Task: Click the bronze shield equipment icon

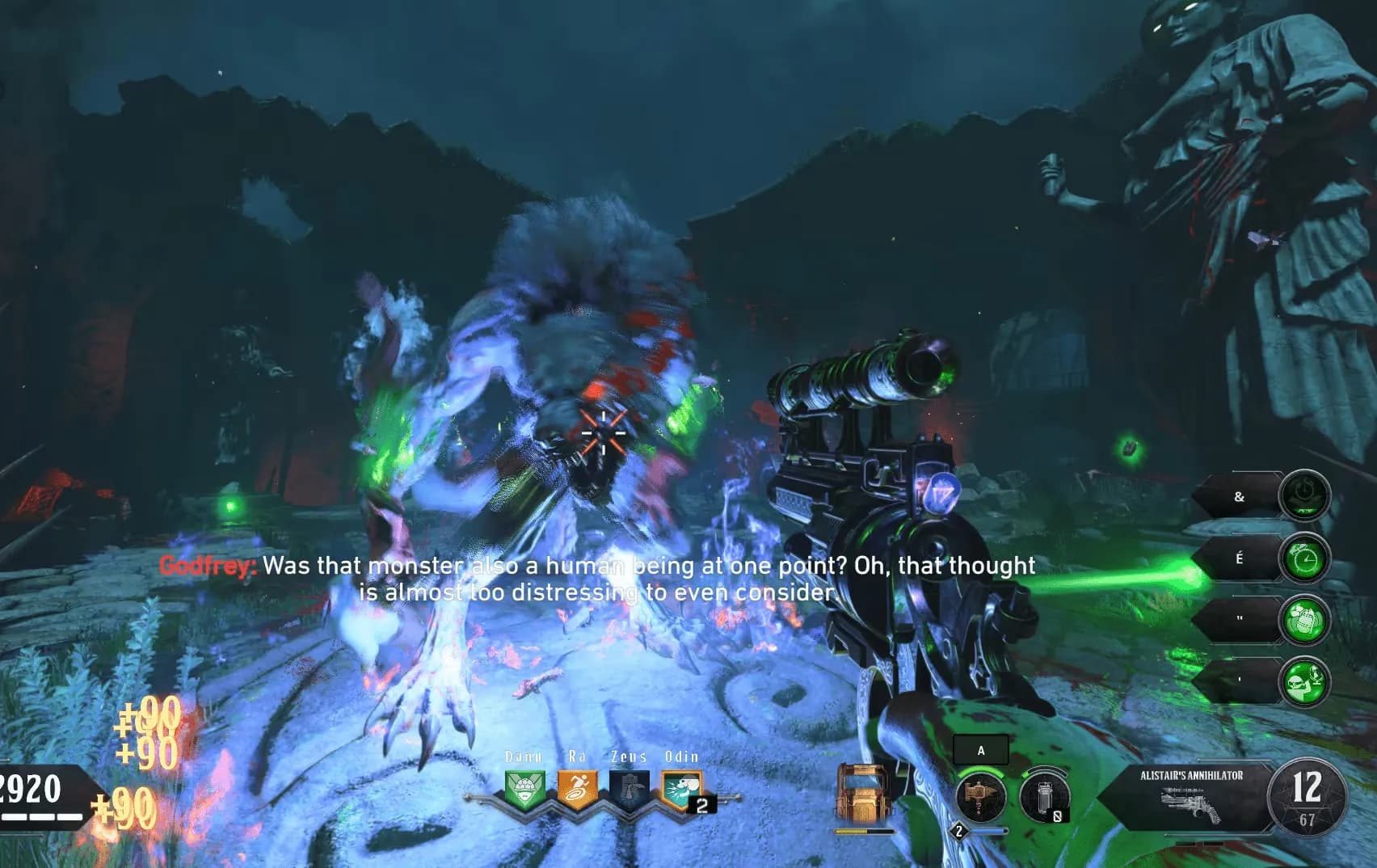Action: click(864, 797)
